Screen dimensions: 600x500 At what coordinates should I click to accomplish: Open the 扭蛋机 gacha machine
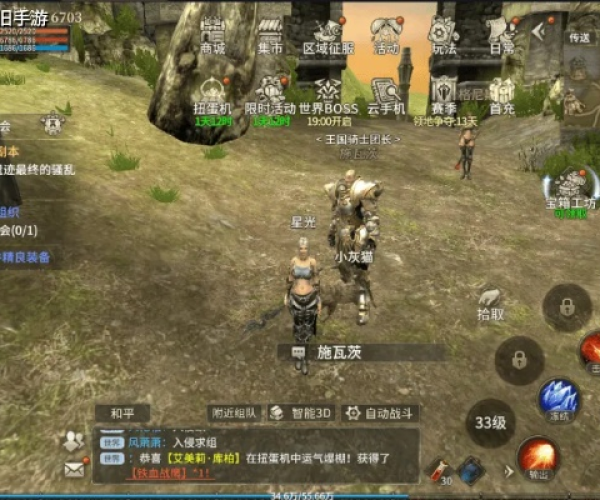(212, 95)
